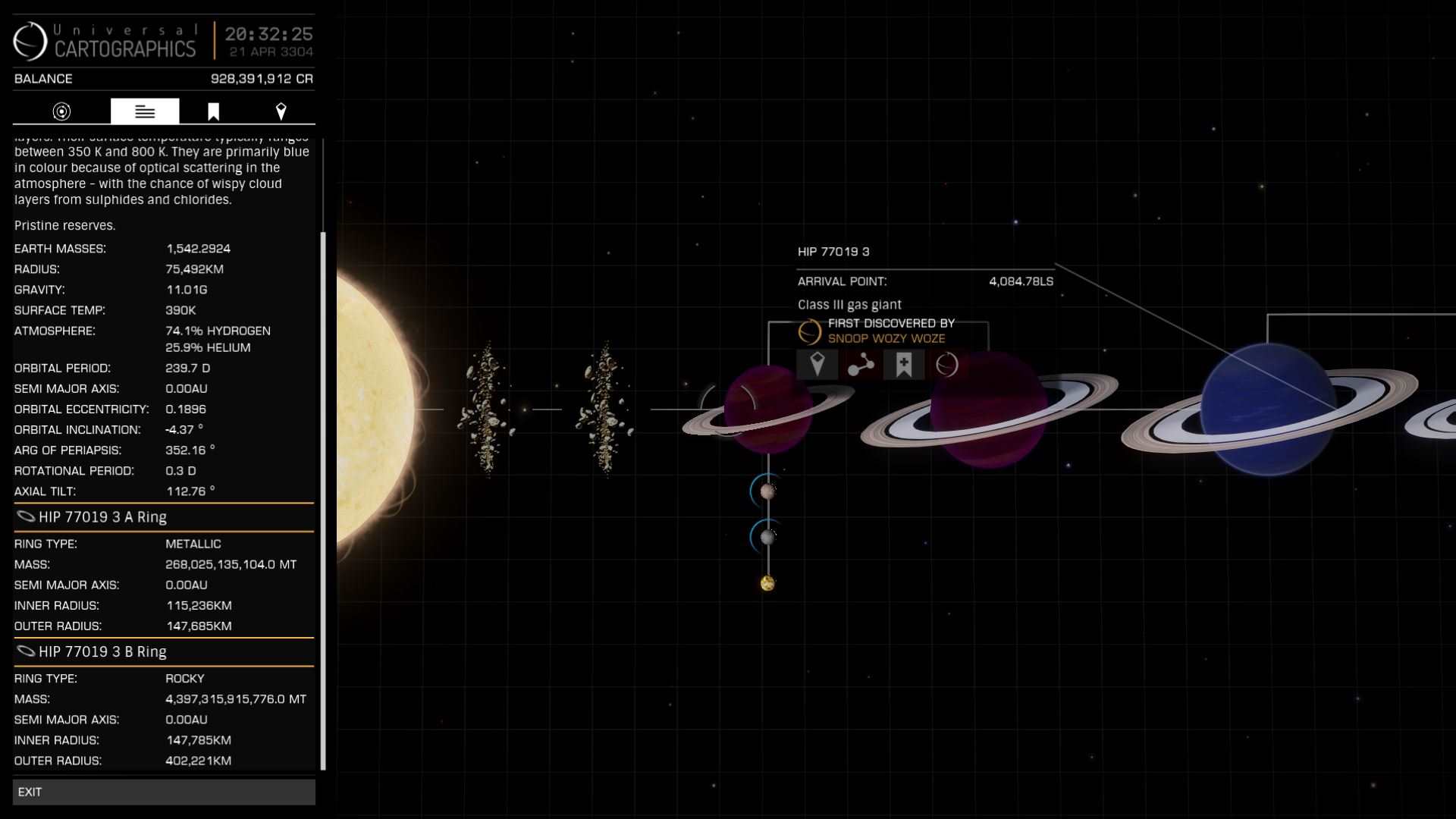Open the bookmarks tab

pyautogui.click(x=214, y=111)
